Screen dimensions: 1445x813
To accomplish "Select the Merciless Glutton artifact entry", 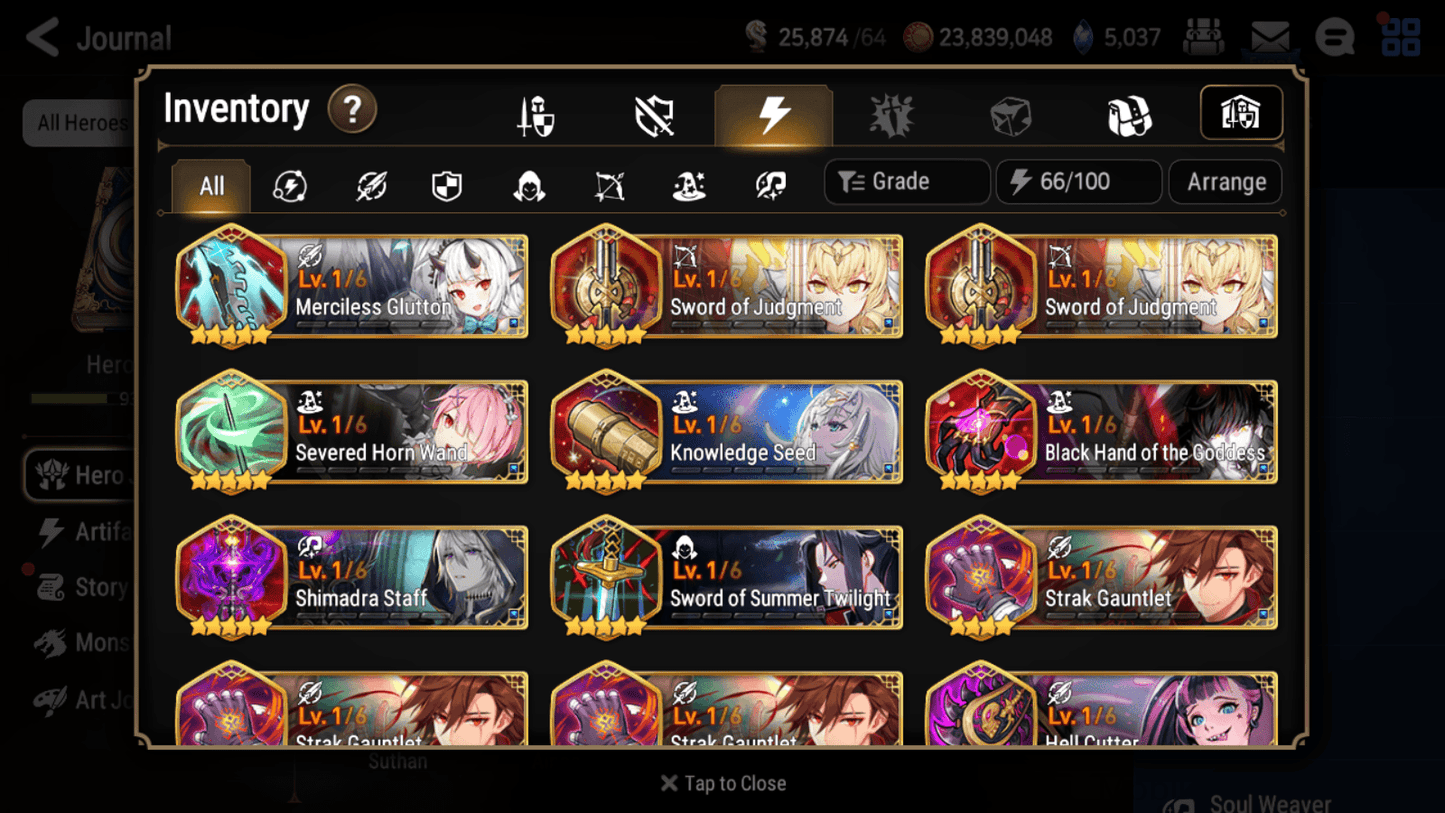I will pos(351,287).
